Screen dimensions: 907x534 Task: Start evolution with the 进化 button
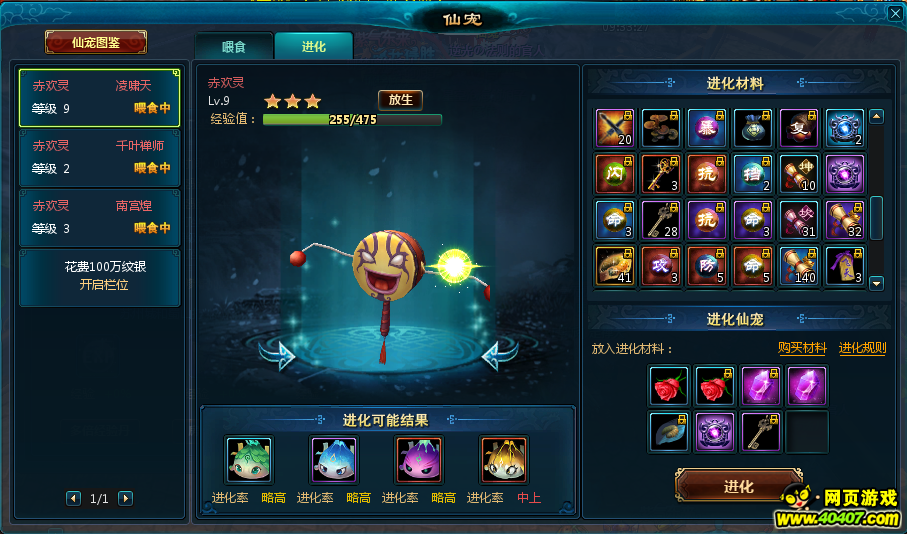tap(739, 487)
